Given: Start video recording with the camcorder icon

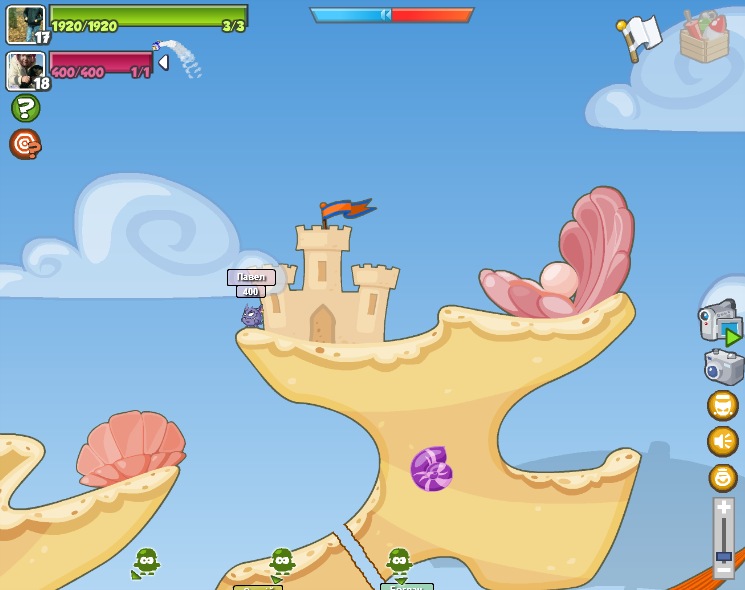Looking at the screenshot, I should point(719,322).
